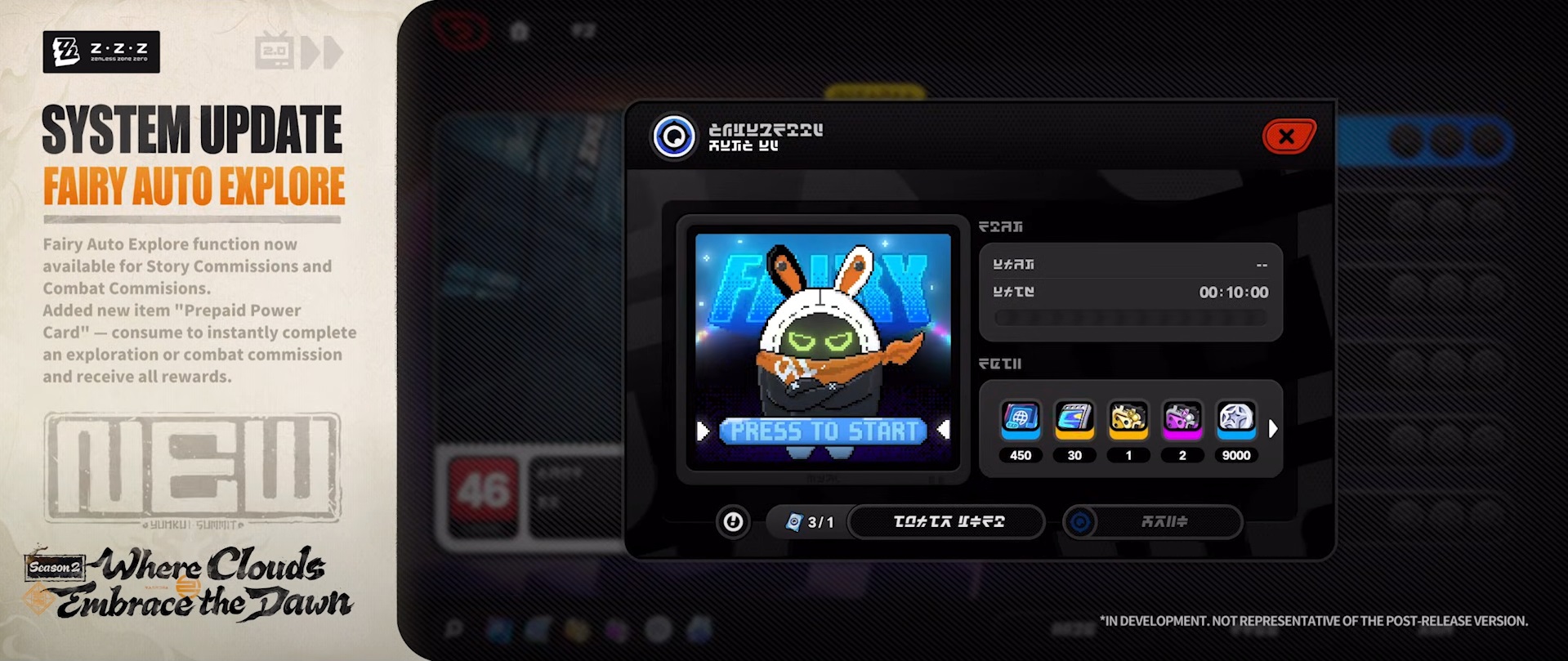Show more rewards with the right arrow
Viewport: 1568px width, 661px height.
coord(1272,428)
